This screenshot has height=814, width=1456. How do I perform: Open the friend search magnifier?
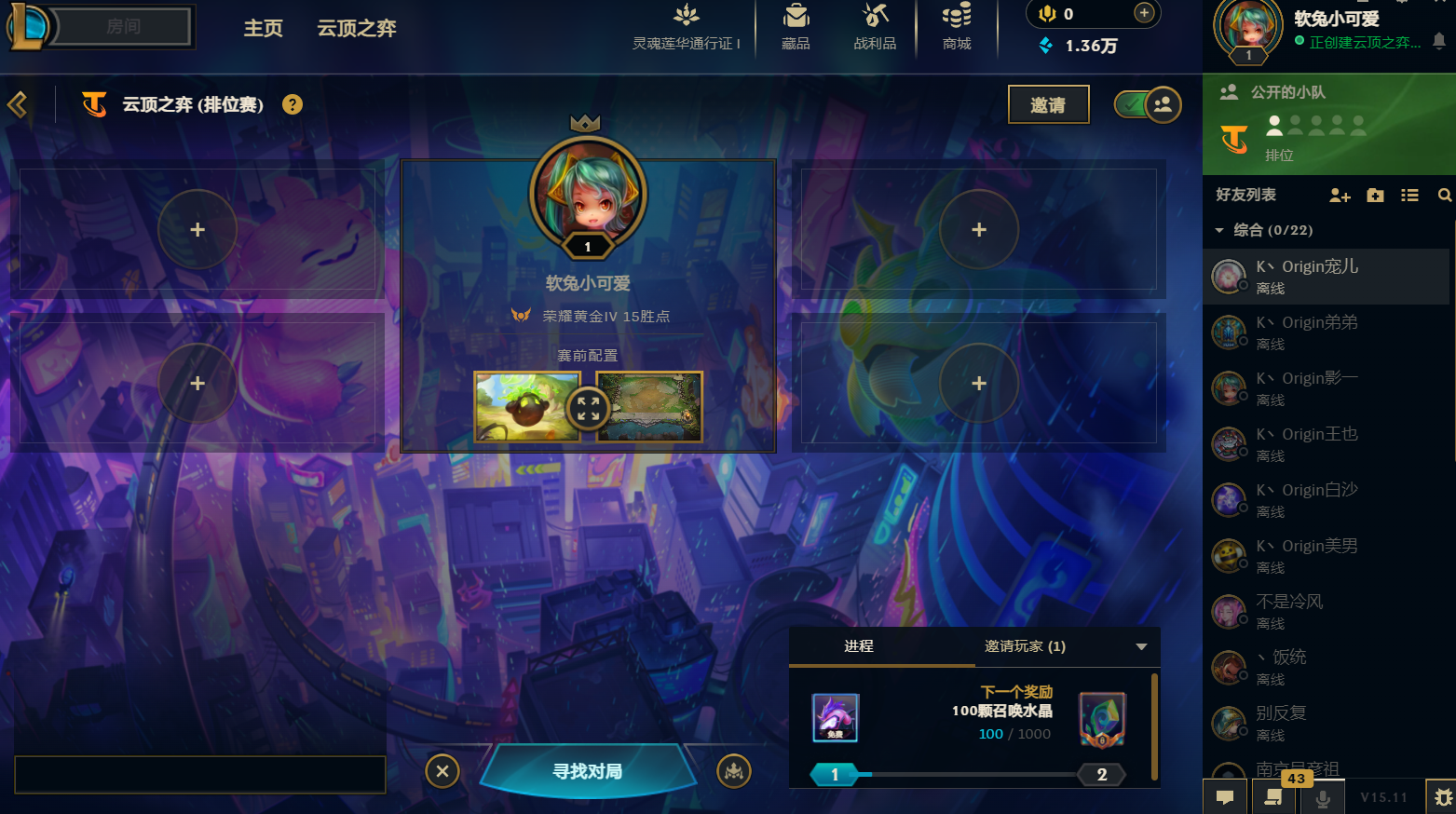point(1444,196)
